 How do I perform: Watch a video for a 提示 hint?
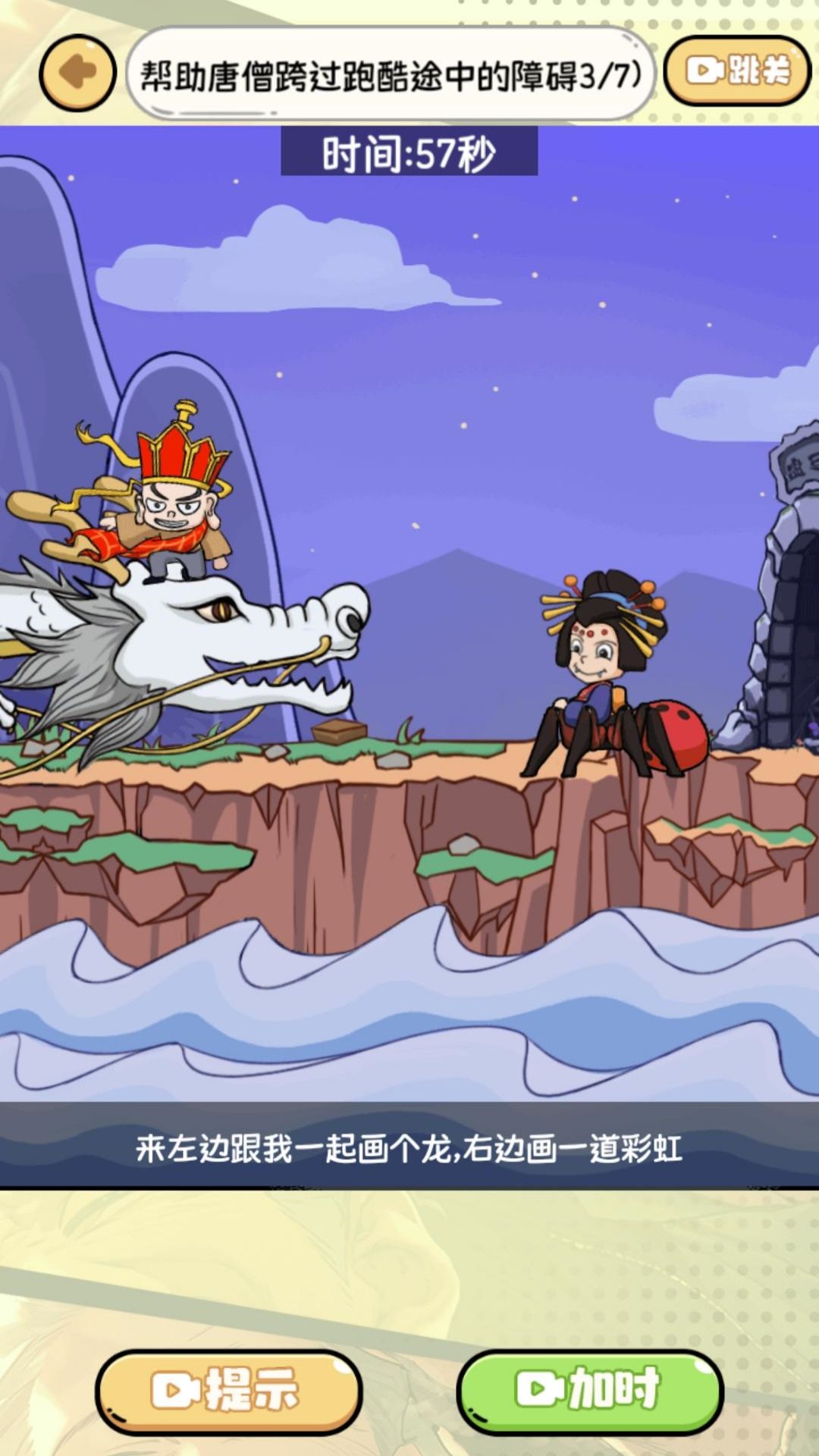(228, 1391)
